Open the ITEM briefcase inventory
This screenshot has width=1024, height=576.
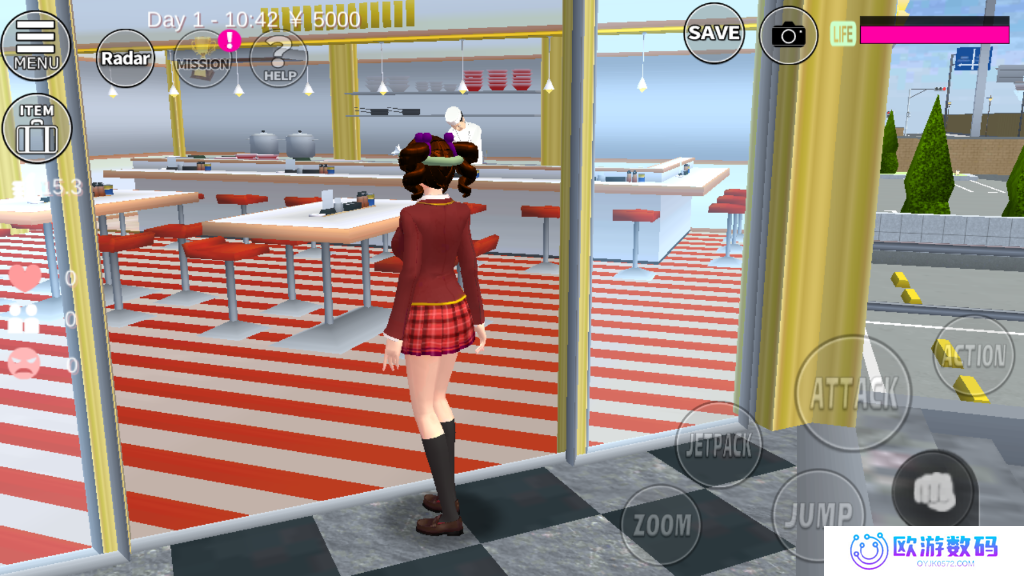tap(37, 128)
